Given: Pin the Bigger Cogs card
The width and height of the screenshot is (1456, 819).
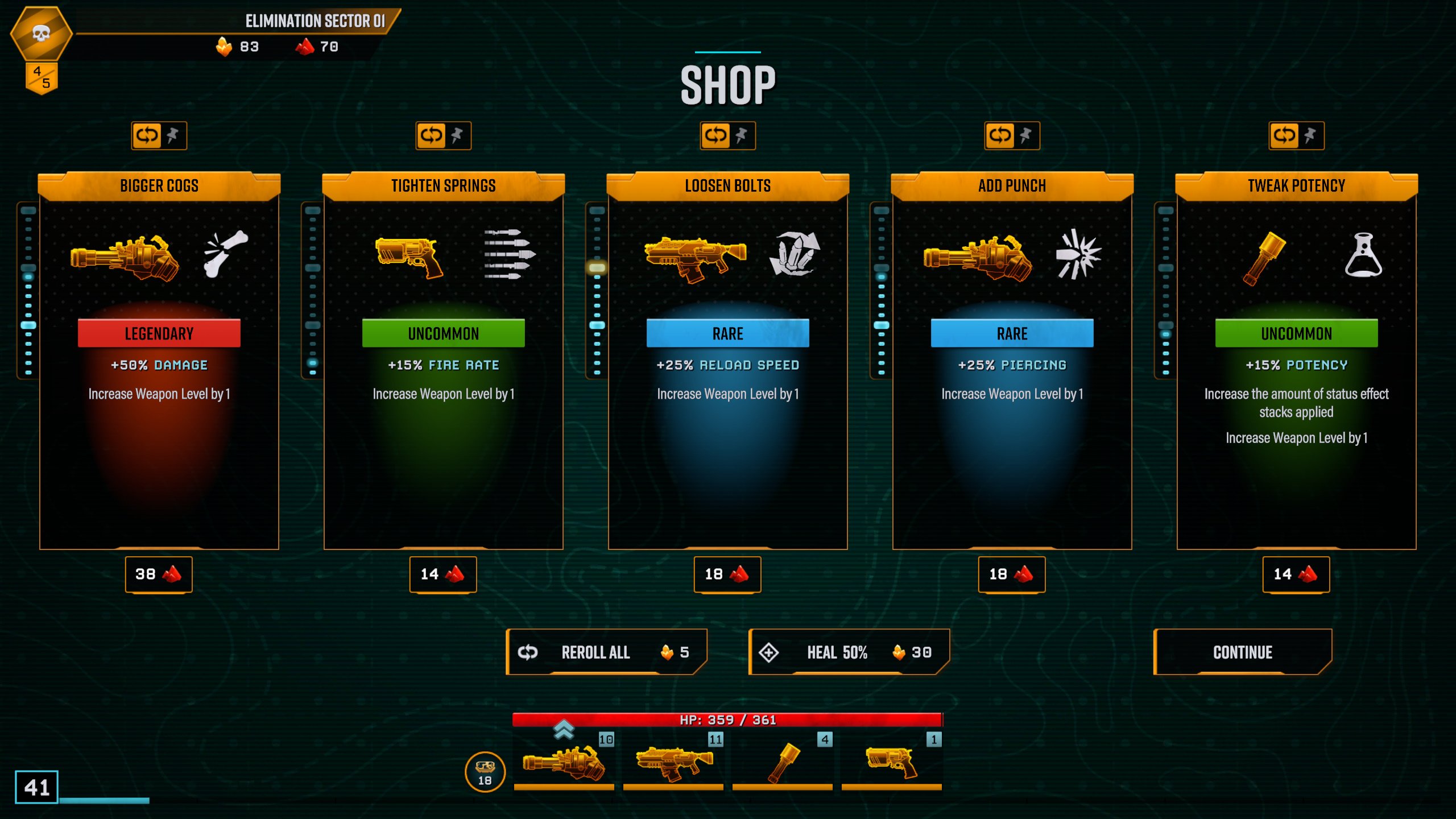Looking at the screenshot, I should (x=173, y=136).
